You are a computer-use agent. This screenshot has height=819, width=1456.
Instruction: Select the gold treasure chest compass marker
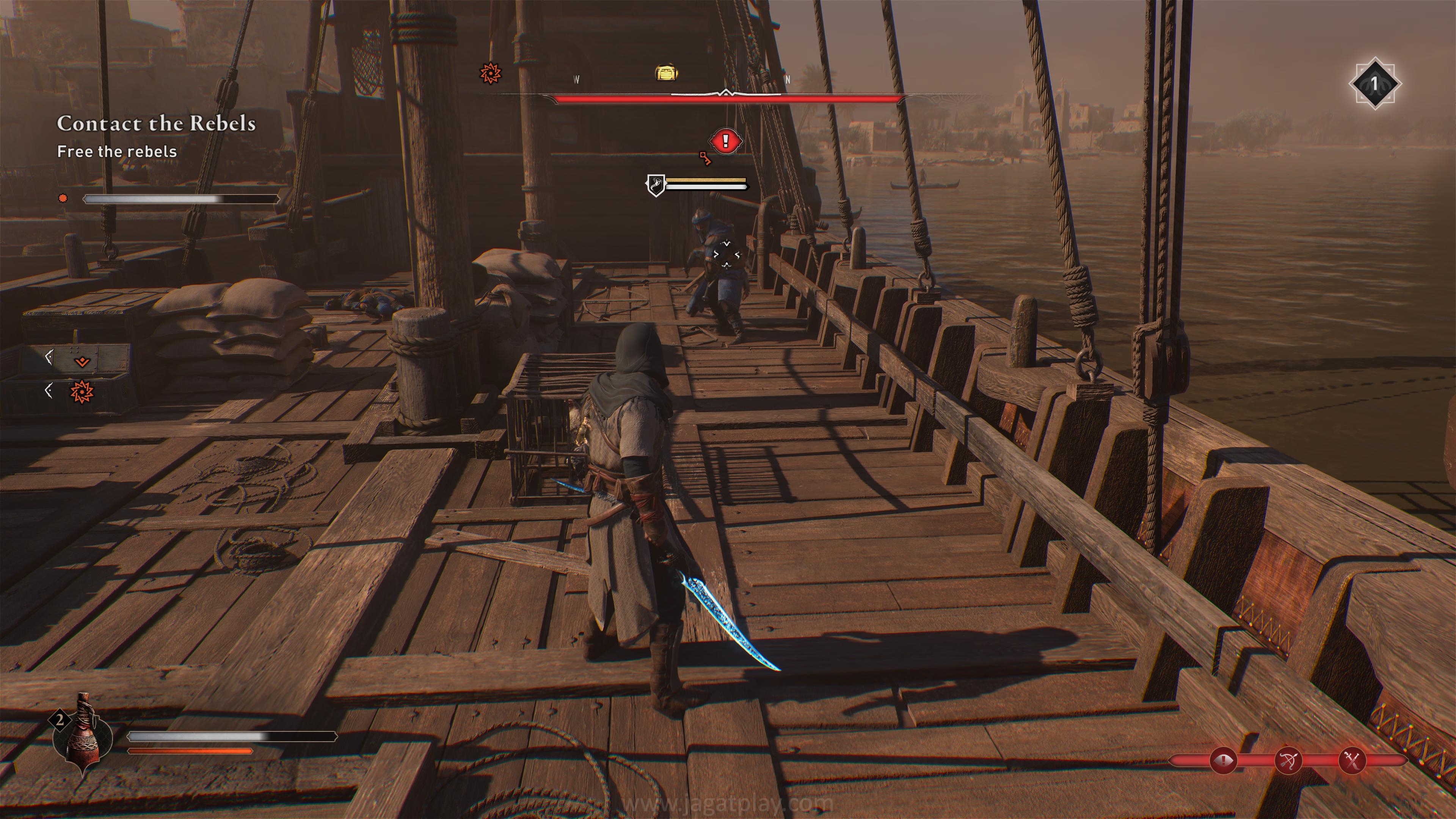click(667, 73)
